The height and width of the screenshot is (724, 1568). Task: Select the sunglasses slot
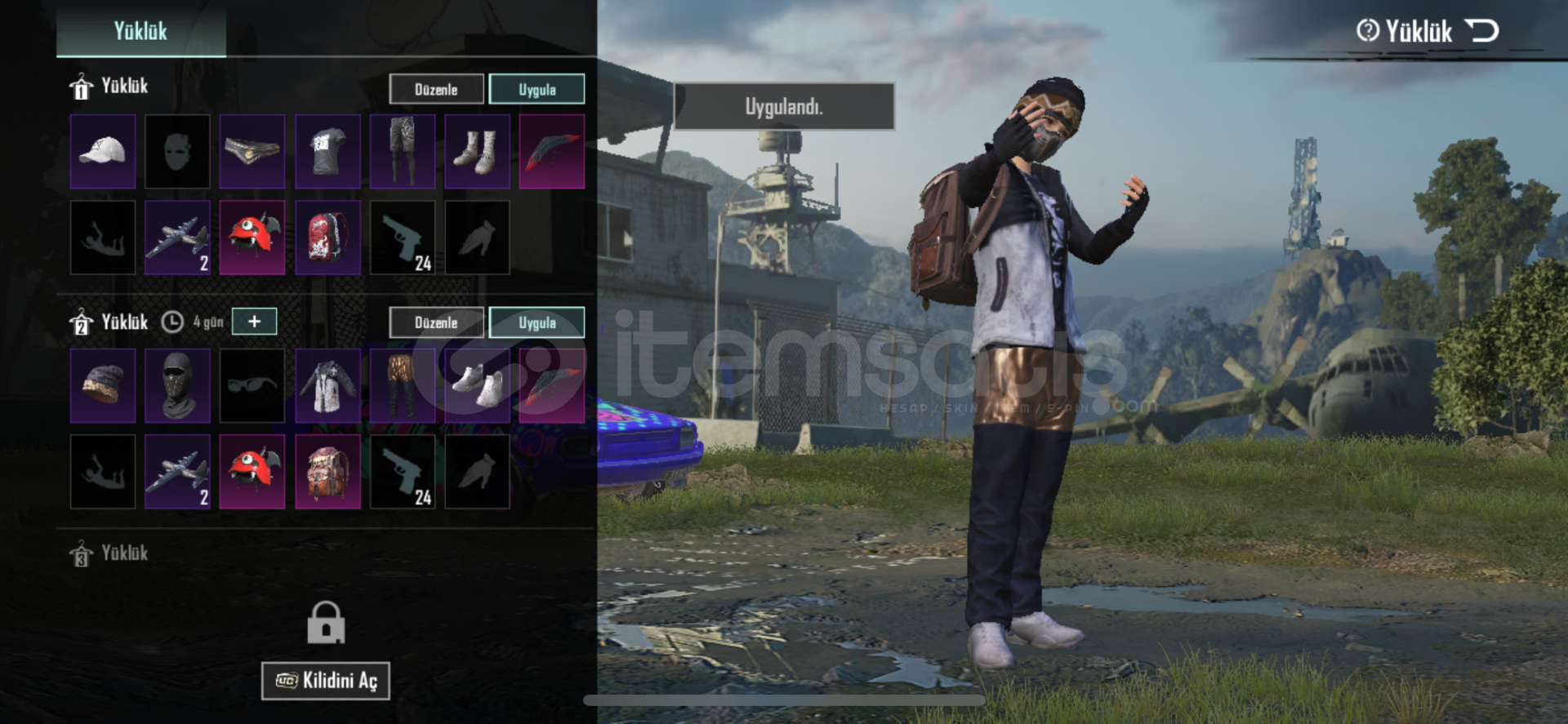pyautogui.click(x=252, y=386)
